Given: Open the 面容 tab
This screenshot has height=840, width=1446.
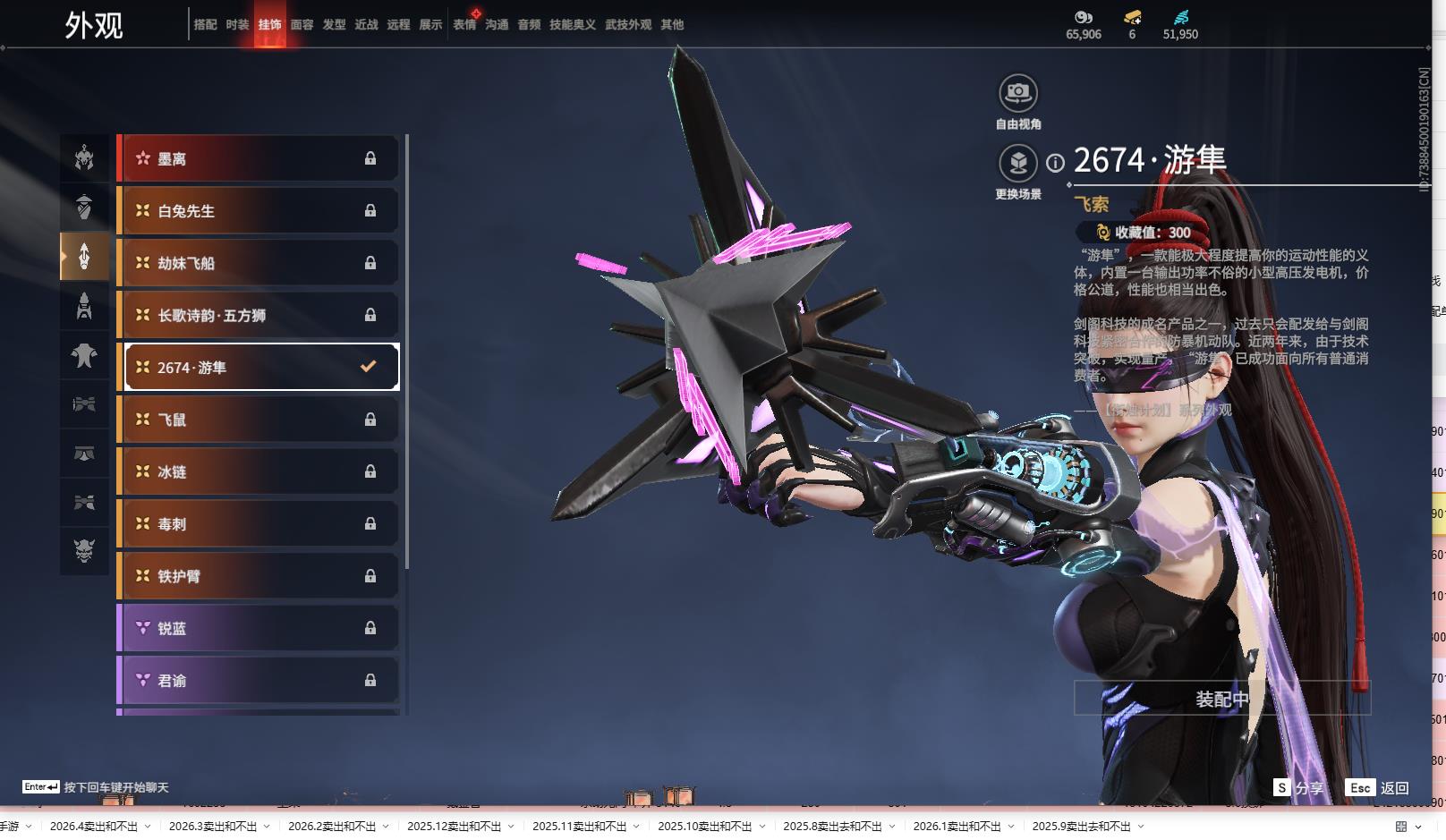Looking at the screenshot, I should click(302, 25).
